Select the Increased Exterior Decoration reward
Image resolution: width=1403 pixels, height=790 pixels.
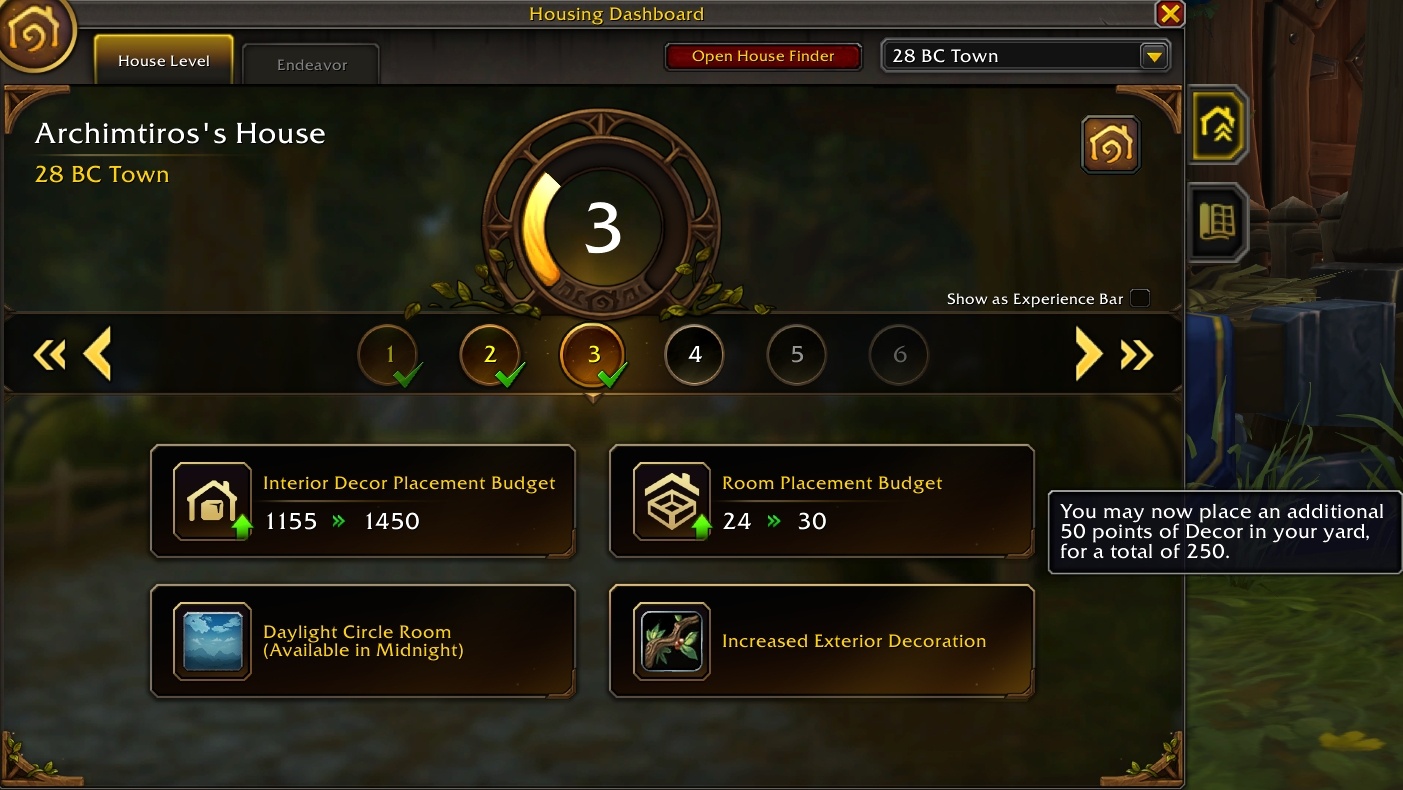tap(821, 641)
